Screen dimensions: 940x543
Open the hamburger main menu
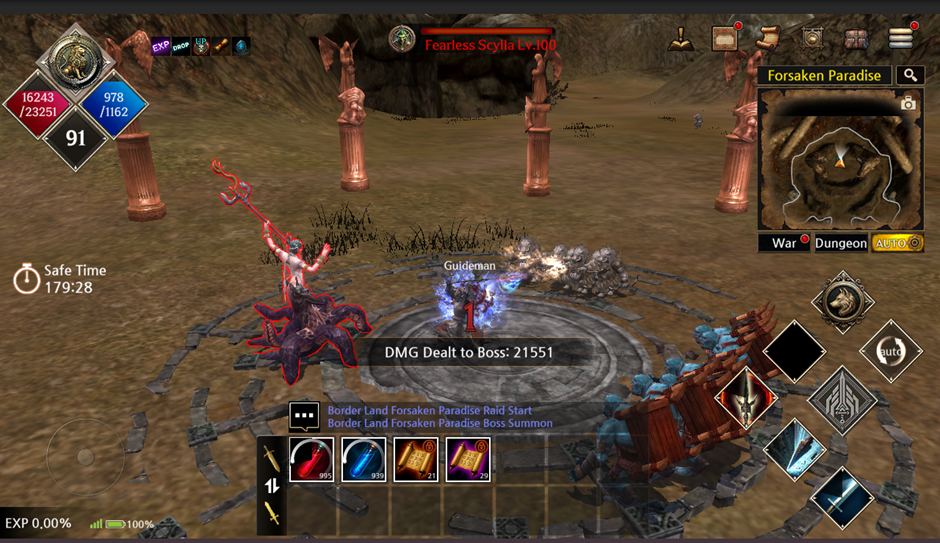[x=901, y=38]
